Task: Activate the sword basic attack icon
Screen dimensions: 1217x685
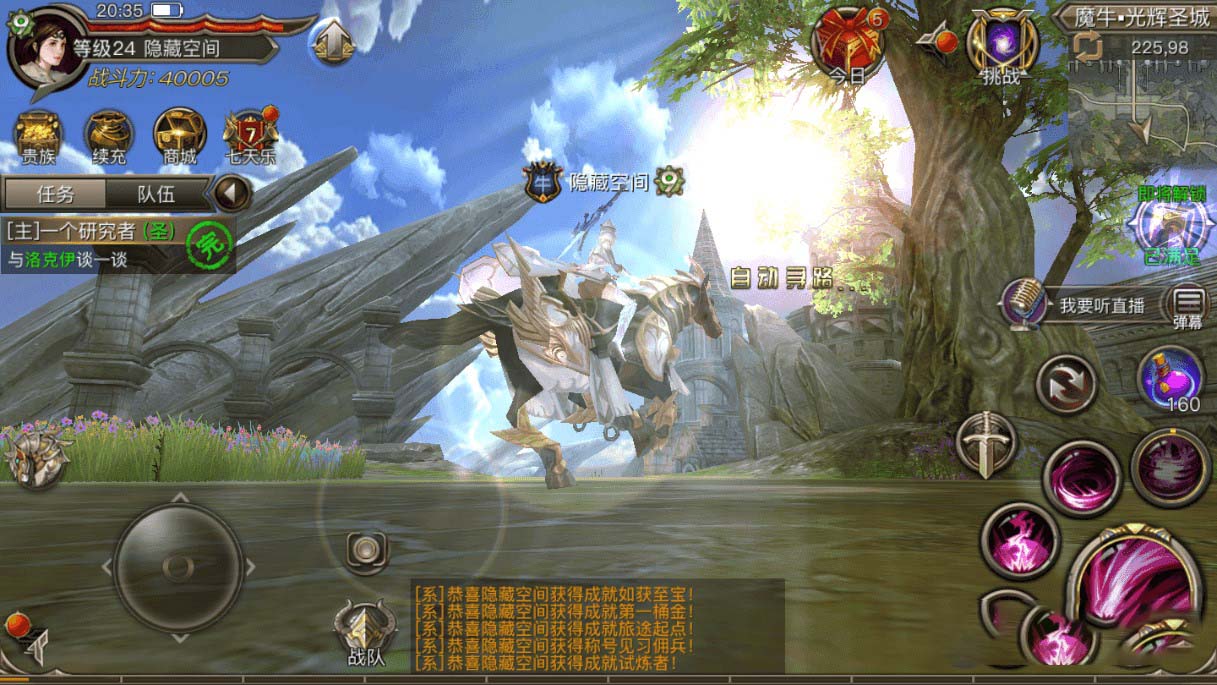Action: point(986,443)
